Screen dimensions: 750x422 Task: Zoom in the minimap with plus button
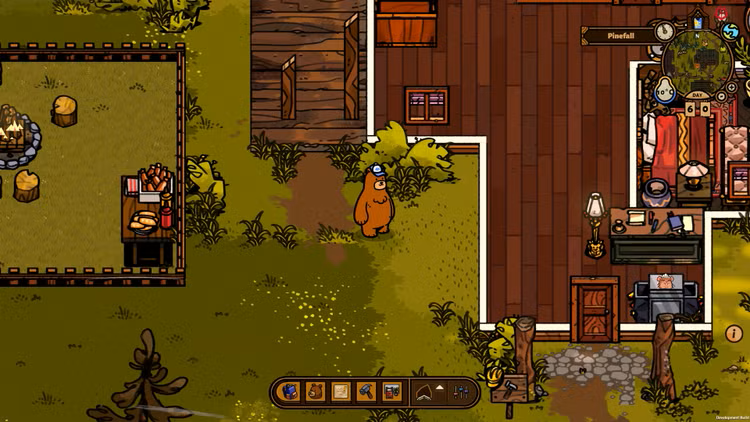coord(733,88)
